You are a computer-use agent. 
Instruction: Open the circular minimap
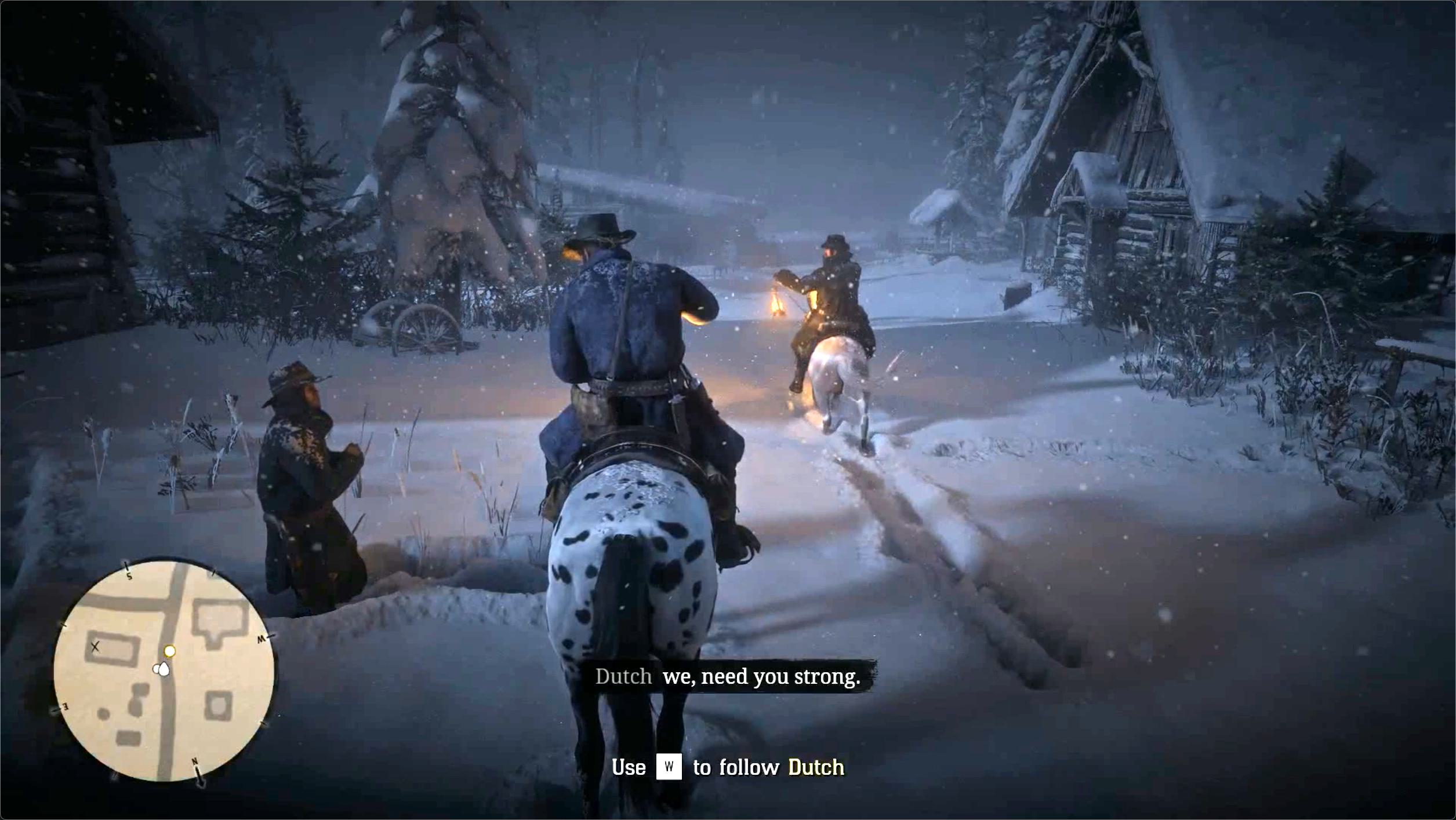[164, 671]
